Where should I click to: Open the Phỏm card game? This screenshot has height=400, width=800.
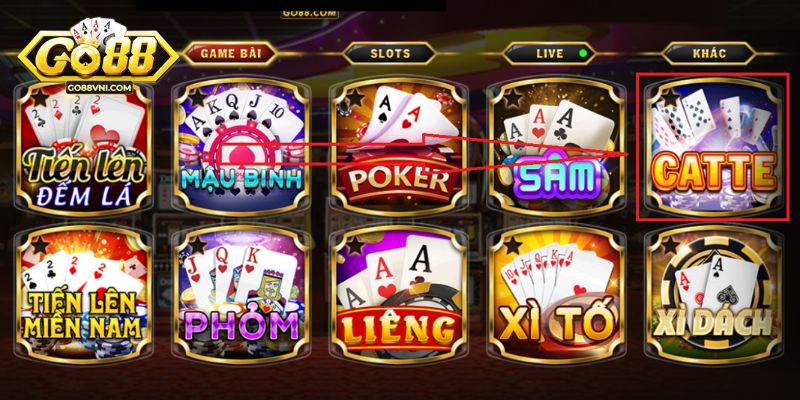click(240, 297)
